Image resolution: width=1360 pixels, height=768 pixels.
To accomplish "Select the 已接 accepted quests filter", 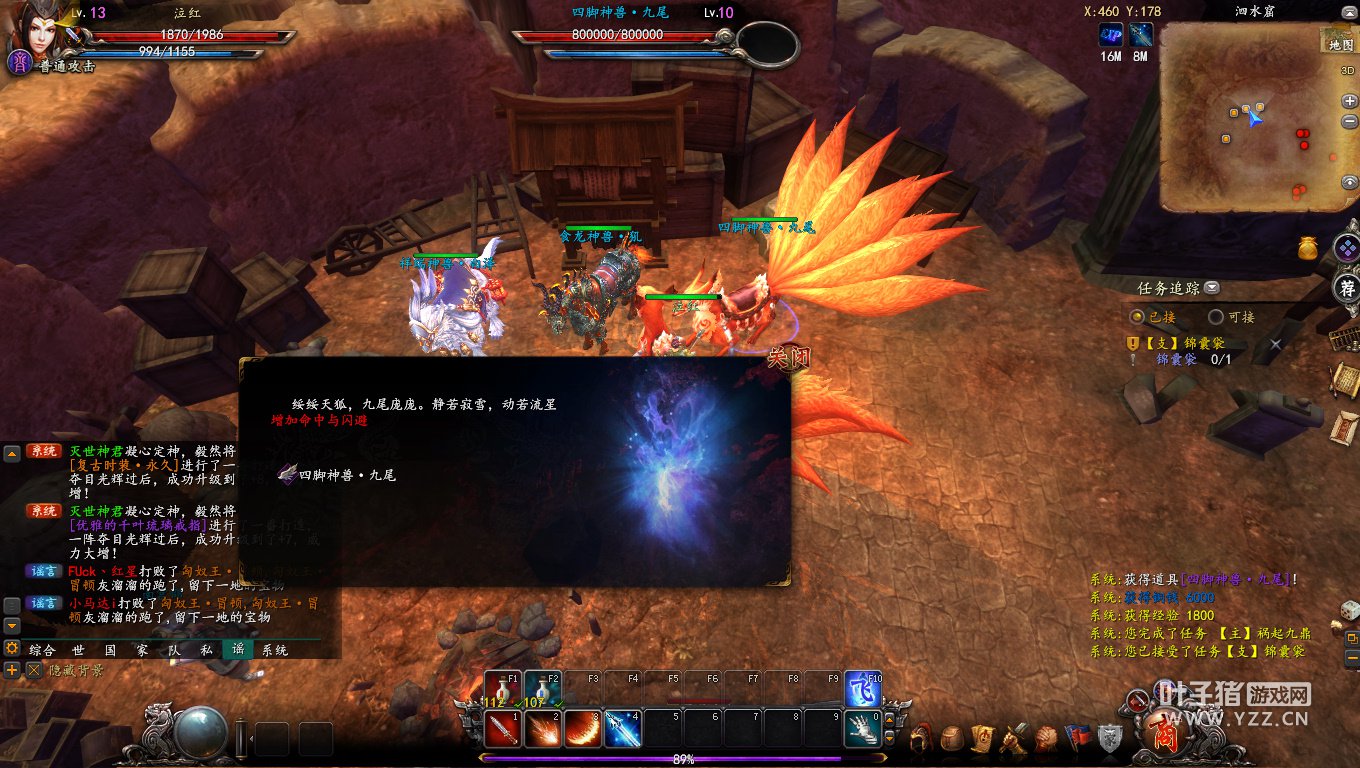I will tap(1137, 317).
